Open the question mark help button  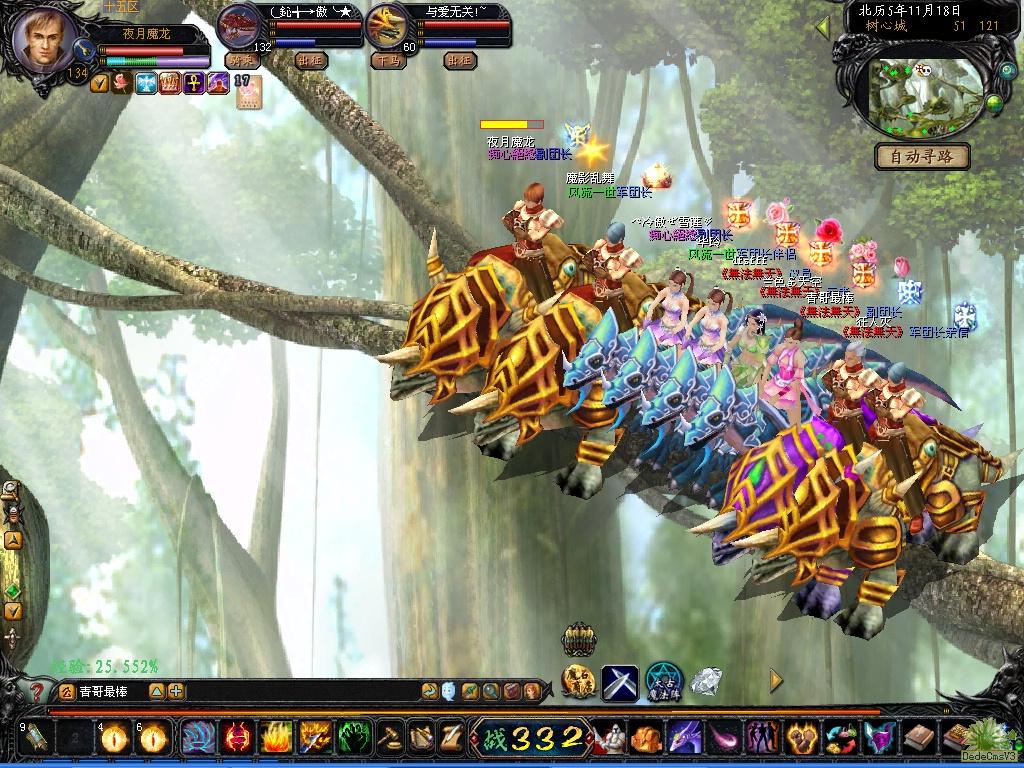point(37,691)
